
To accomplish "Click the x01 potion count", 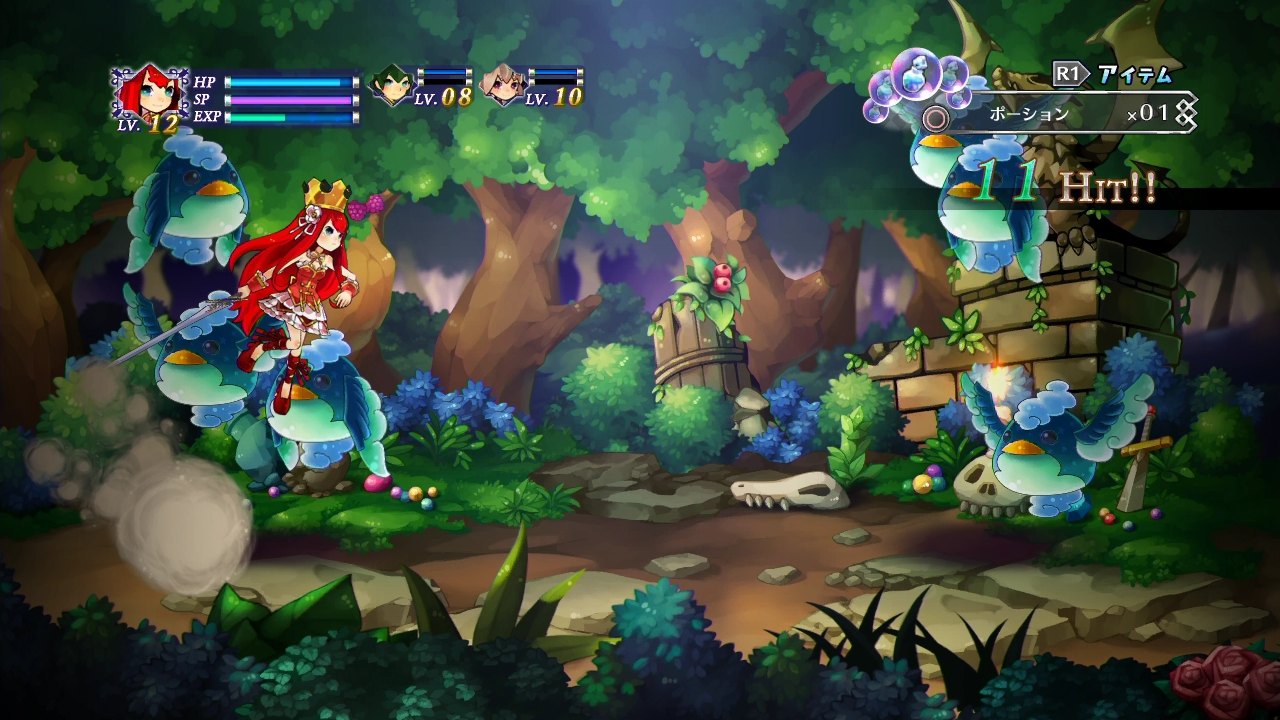I will [1150, 114].
